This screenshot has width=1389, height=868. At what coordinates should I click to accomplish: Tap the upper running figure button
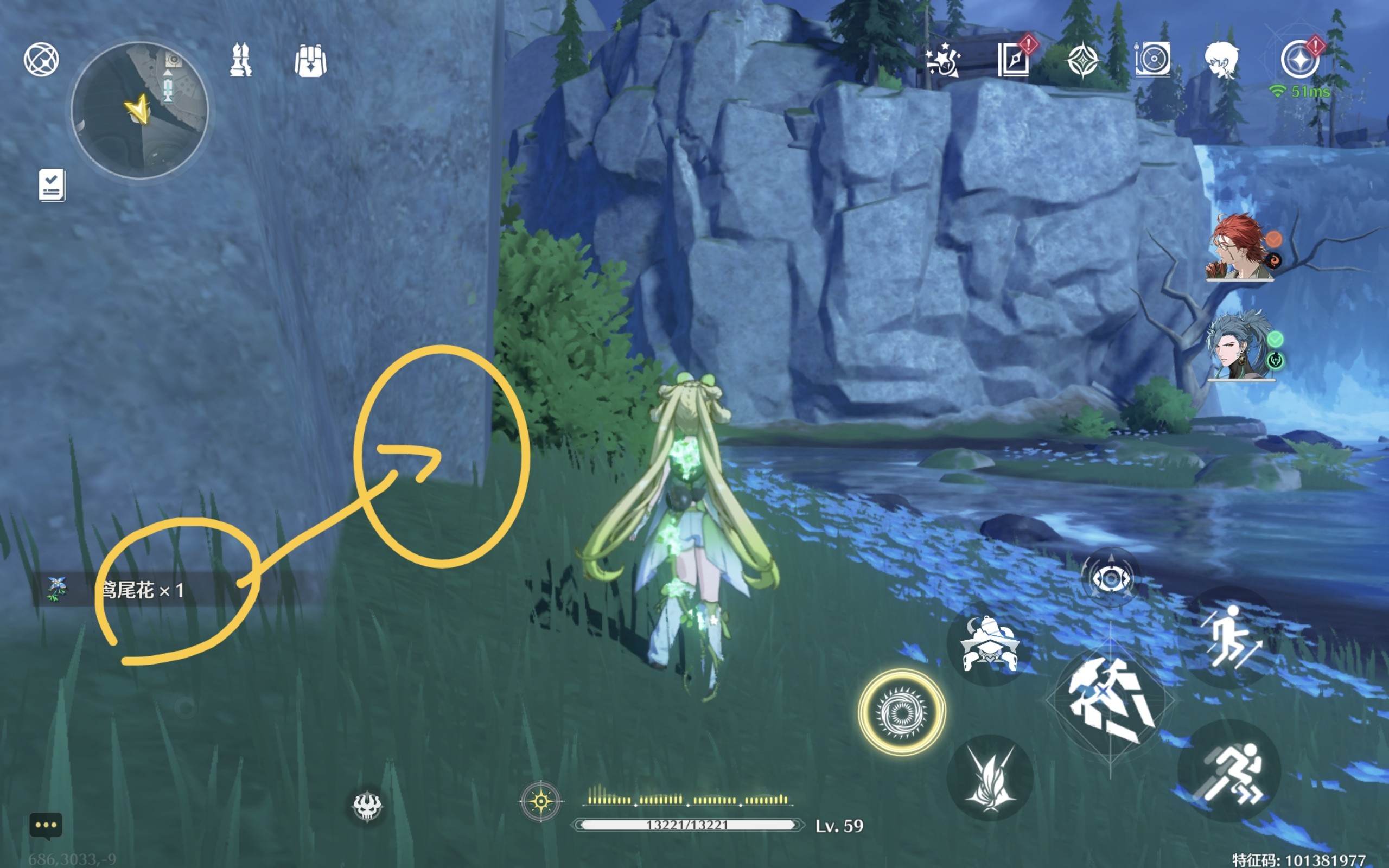click(x=1230, y=637)
